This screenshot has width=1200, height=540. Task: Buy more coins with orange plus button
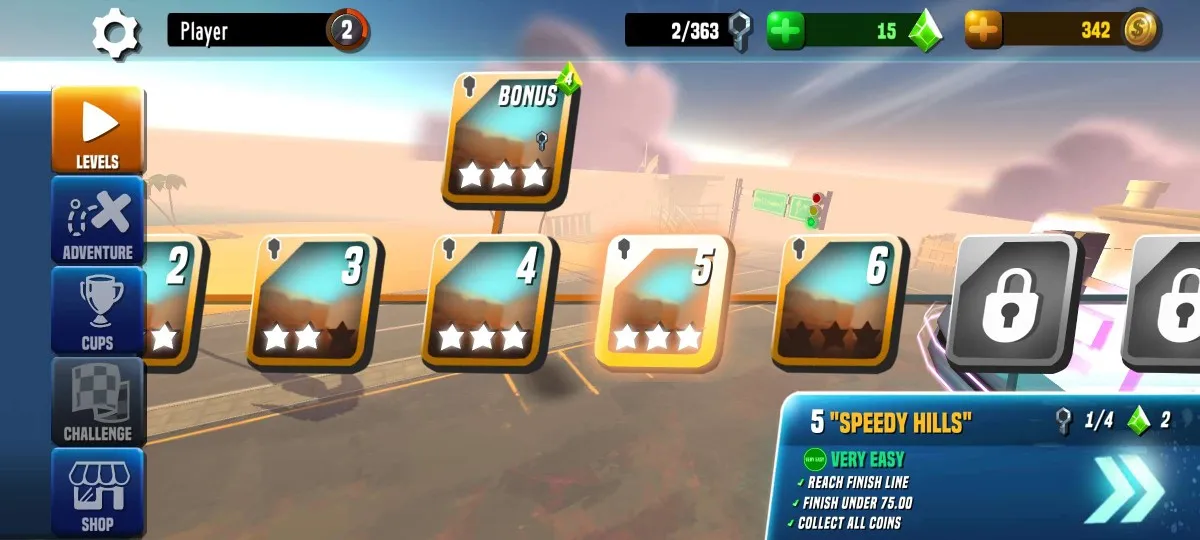coord(983,31)
